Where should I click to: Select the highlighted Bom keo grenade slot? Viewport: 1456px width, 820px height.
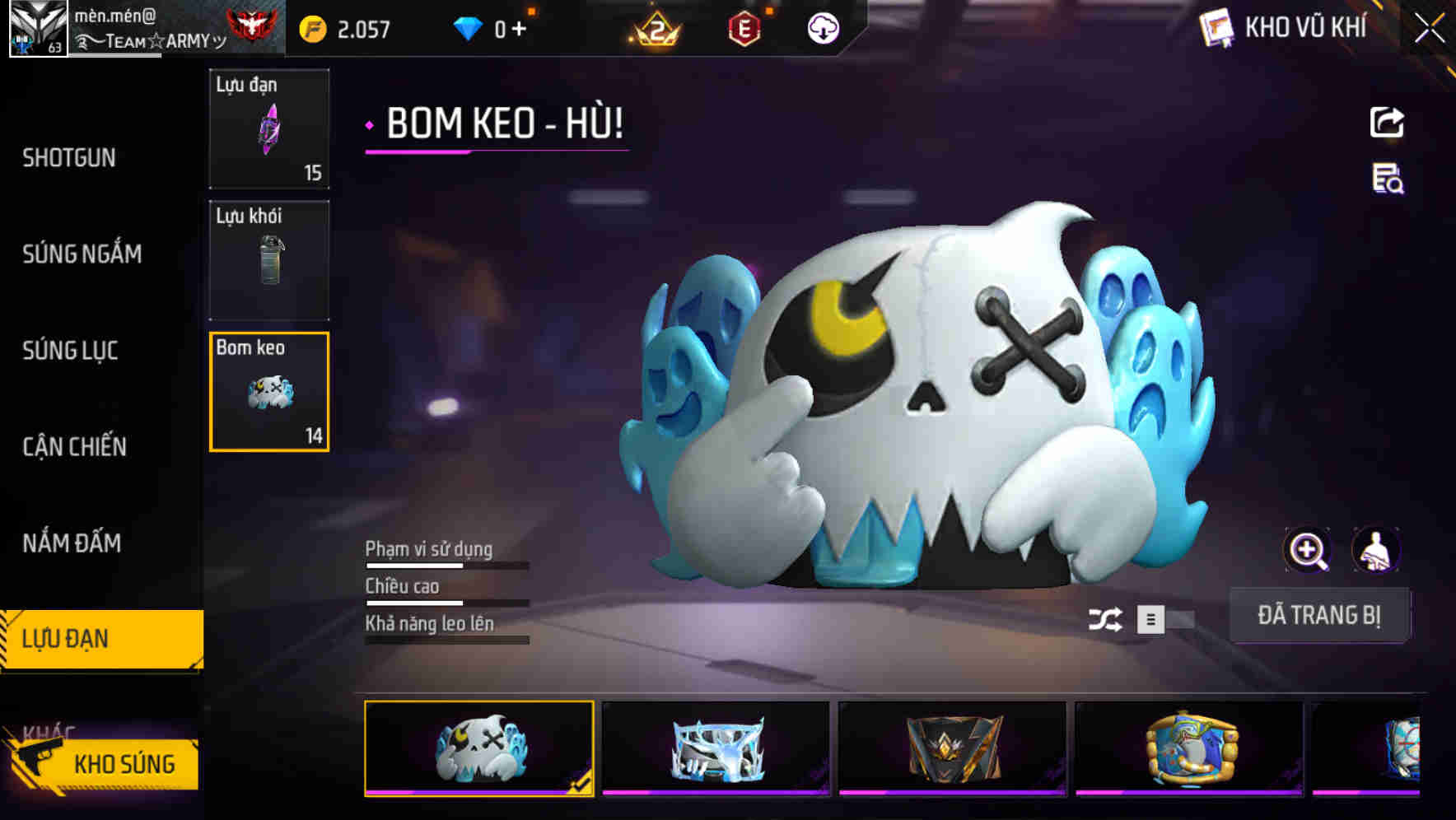click(x=269, y=391)
